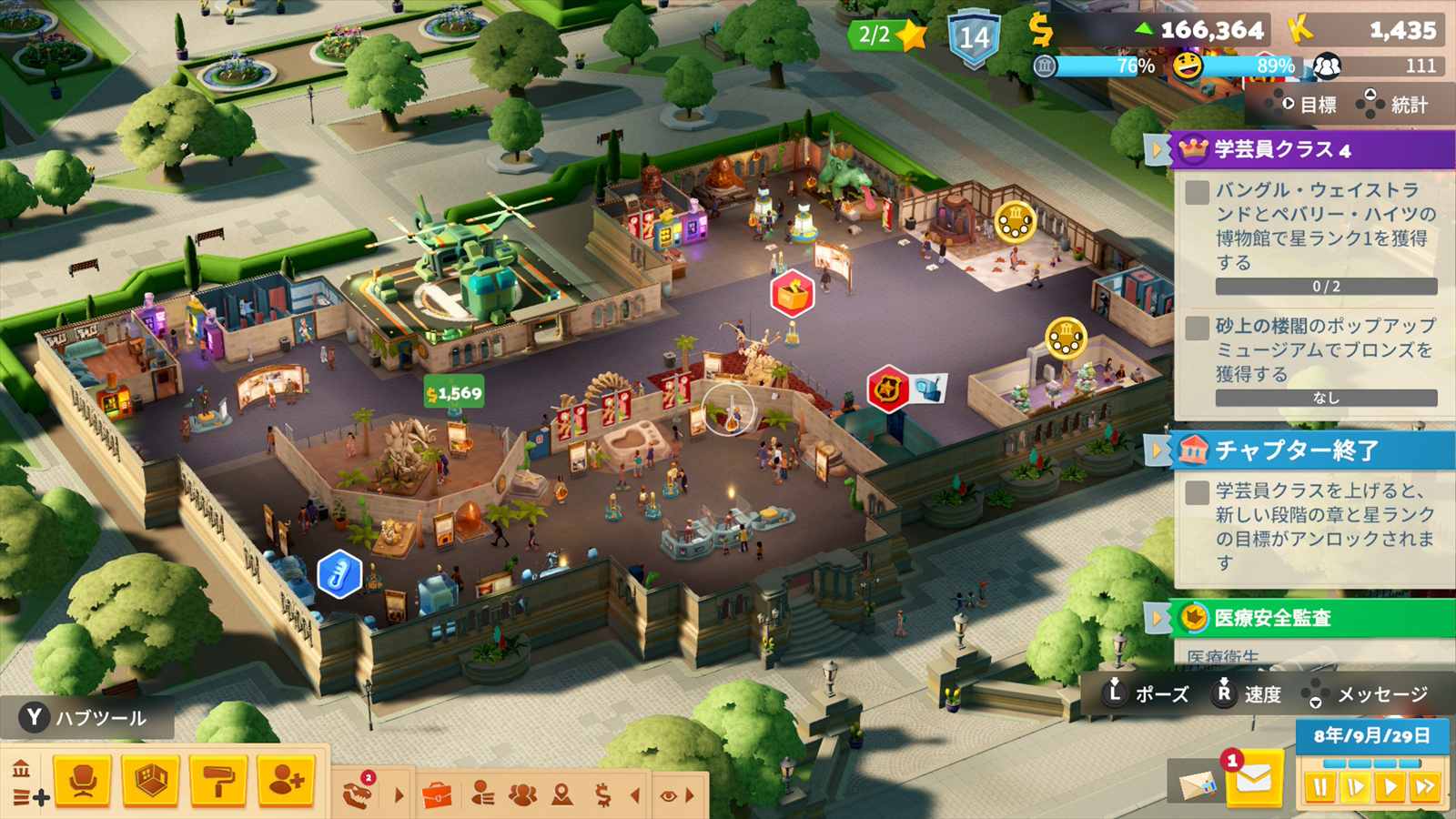Screen dimensions: 1456x819
Task: Open the orange briefcase menu
Action: point(437,795)
